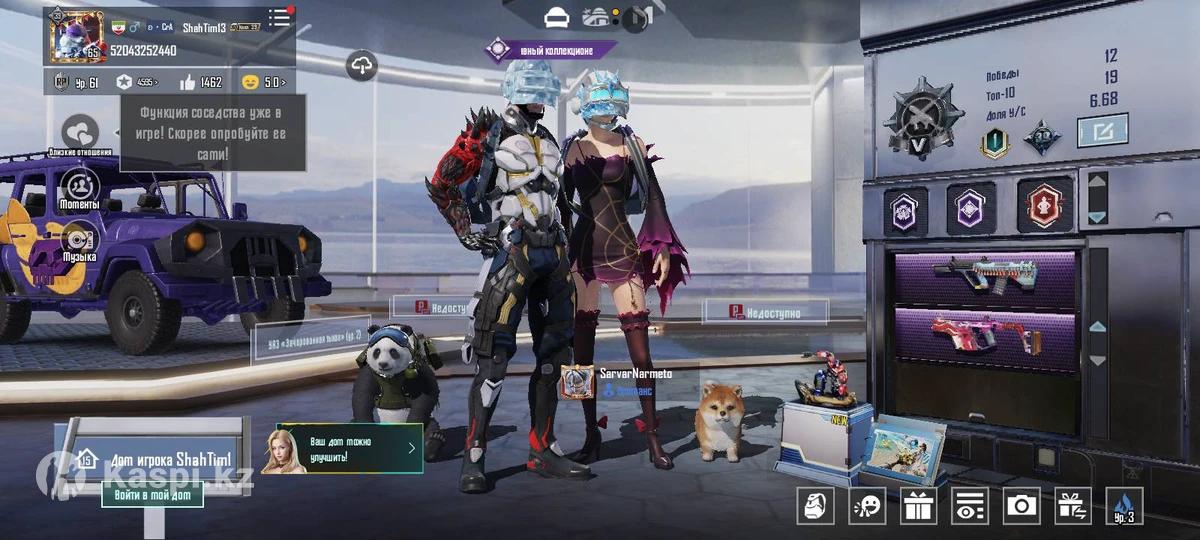This screenshot has width=1200, height=540.
Task: Open the Близкие отношения hearts icon
Action: pos(80,132)
